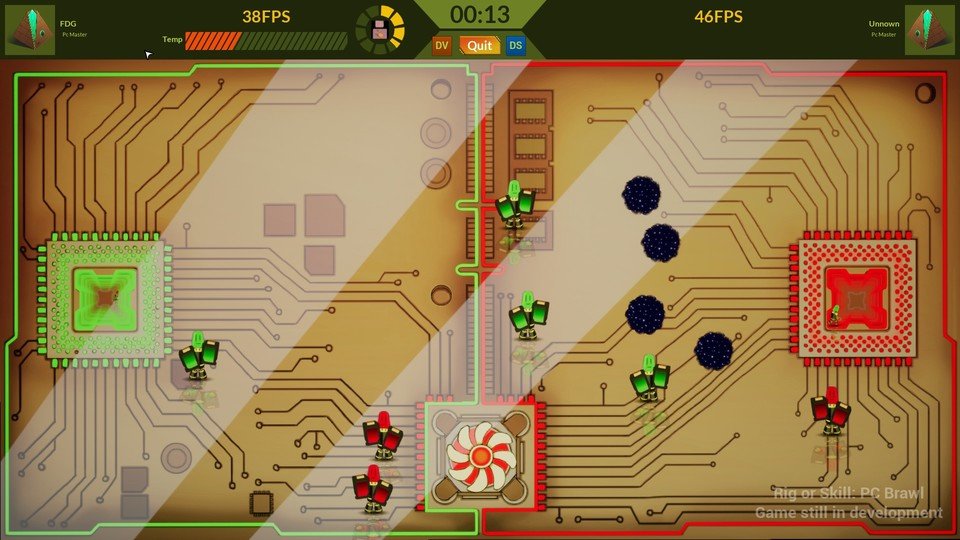Select the Unnown player avatar
960x540 pixels.
(929, 30)
